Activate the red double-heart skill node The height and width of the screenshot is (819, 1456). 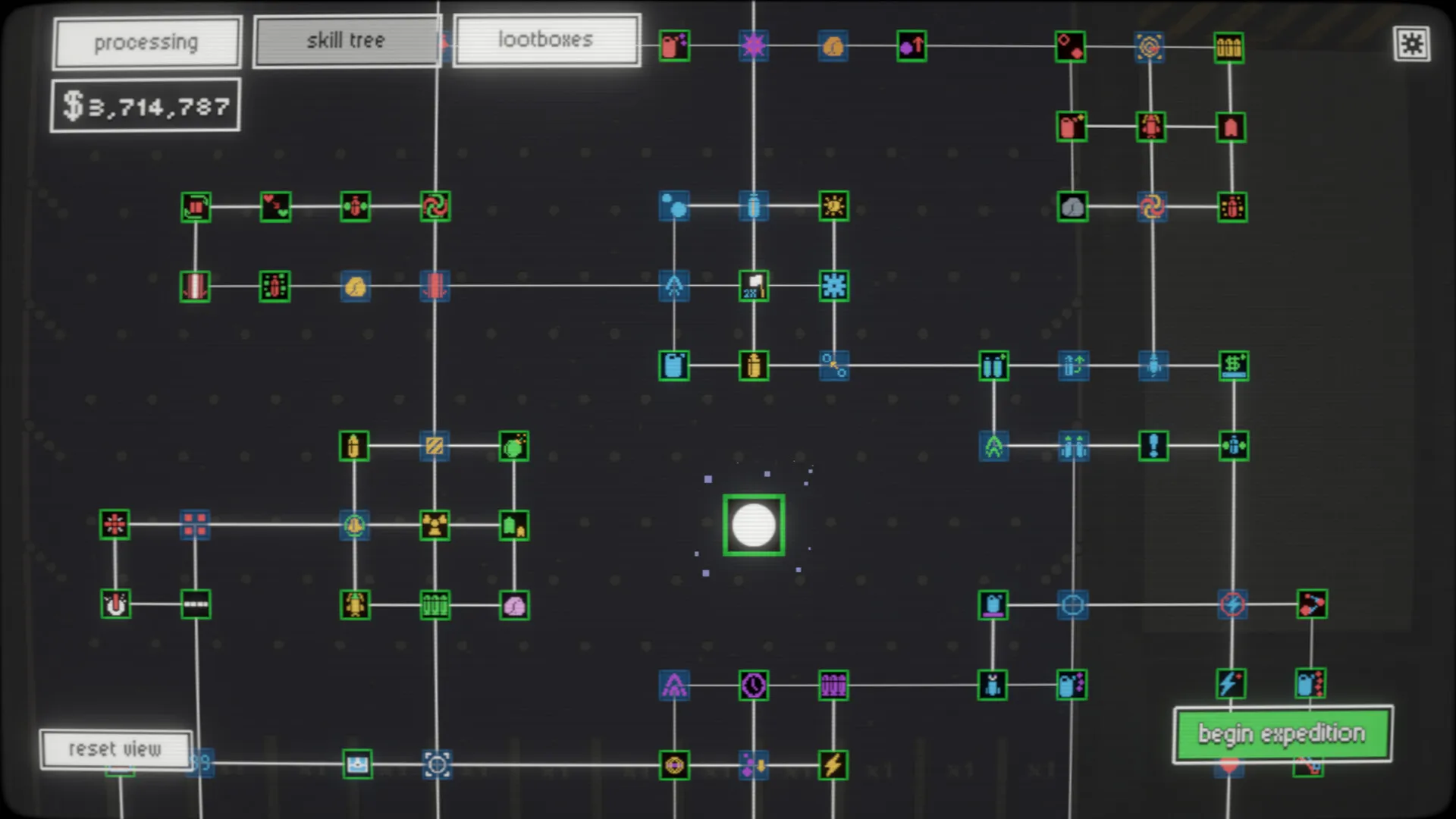275,206
